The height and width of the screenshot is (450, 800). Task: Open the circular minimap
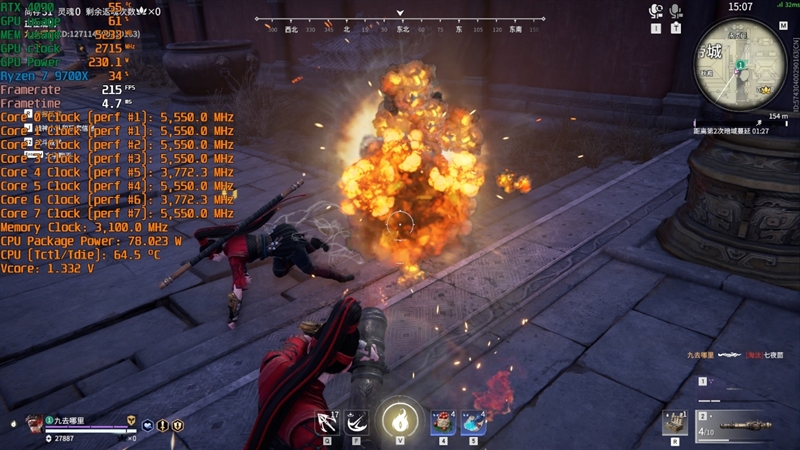738,66
